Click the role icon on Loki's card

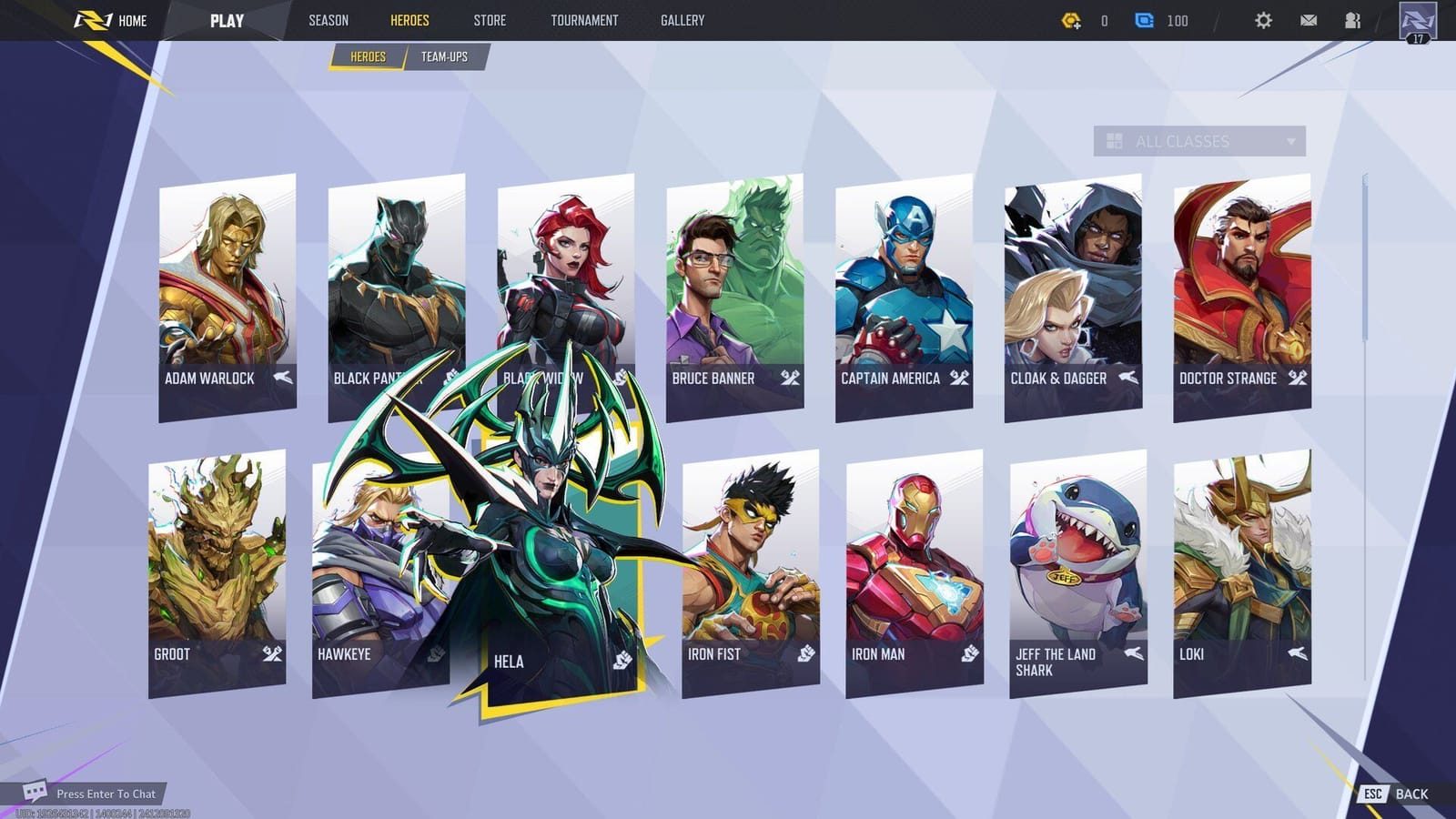click(1297, 653)
